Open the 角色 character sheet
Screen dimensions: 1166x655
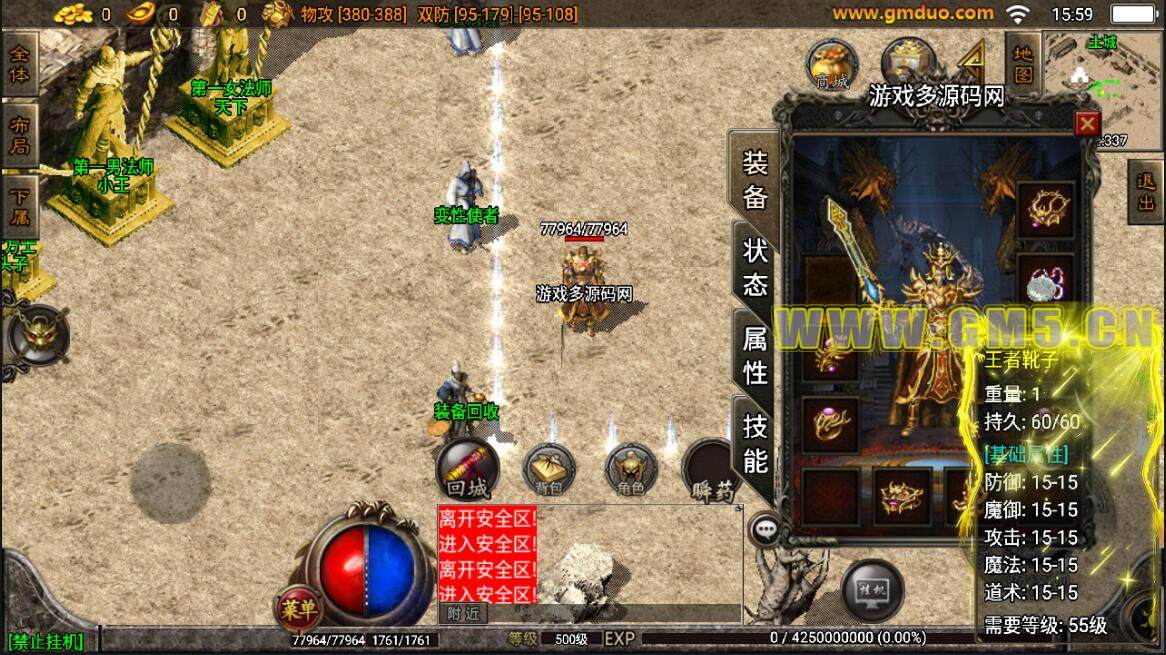[631, 469]
